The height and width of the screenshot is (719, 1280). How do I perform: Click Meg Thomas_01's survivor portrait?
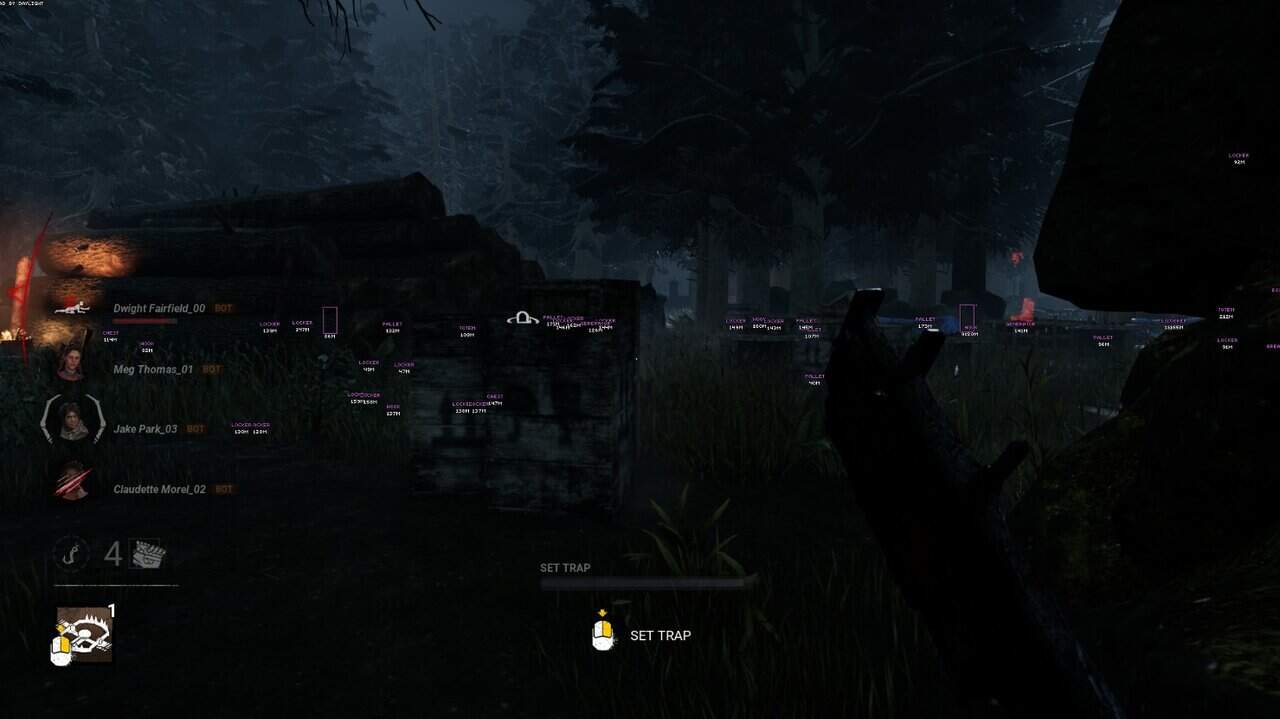click(70, 362)
